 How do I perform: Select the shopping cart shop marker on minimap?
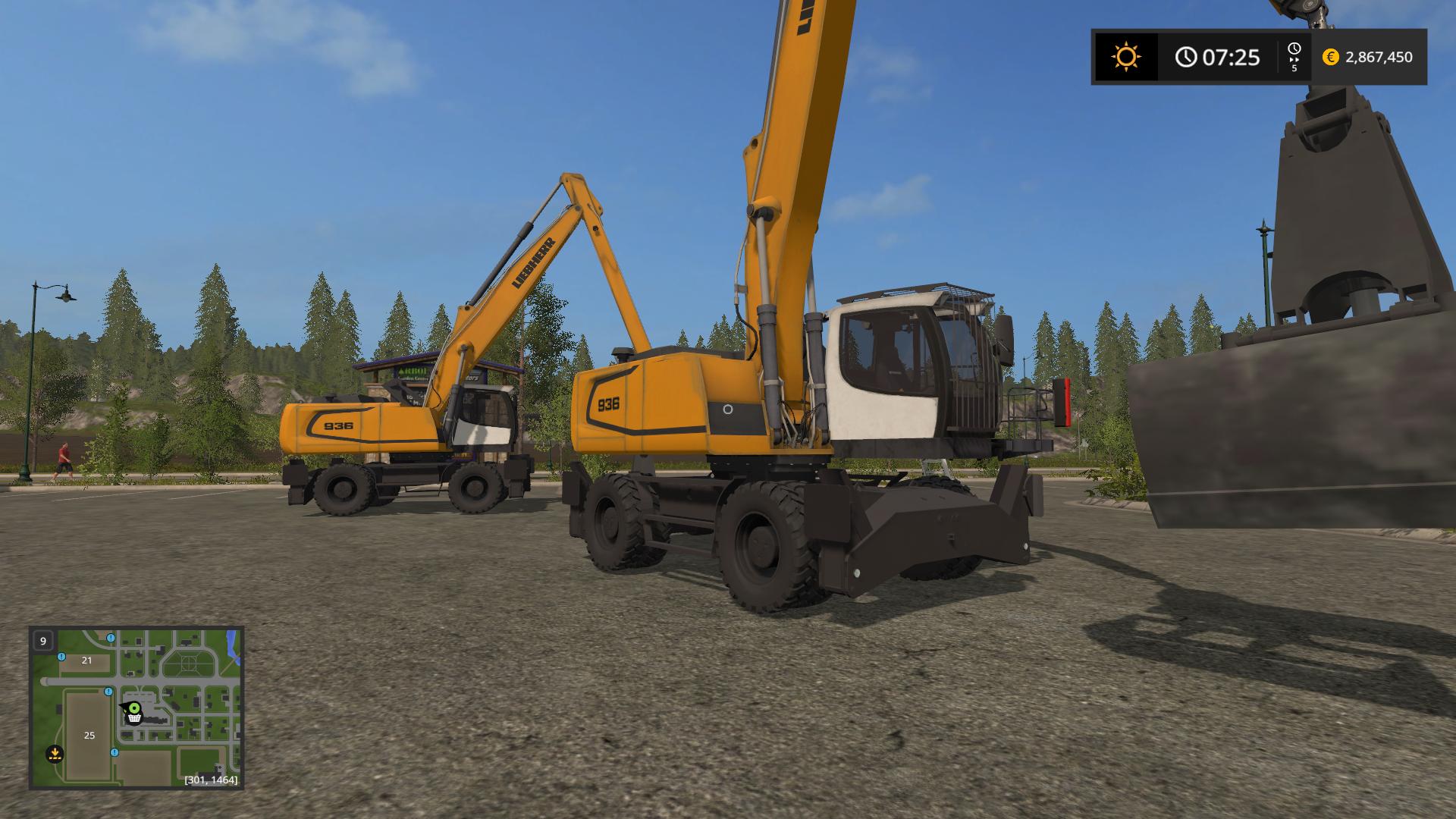click(133, 719)
